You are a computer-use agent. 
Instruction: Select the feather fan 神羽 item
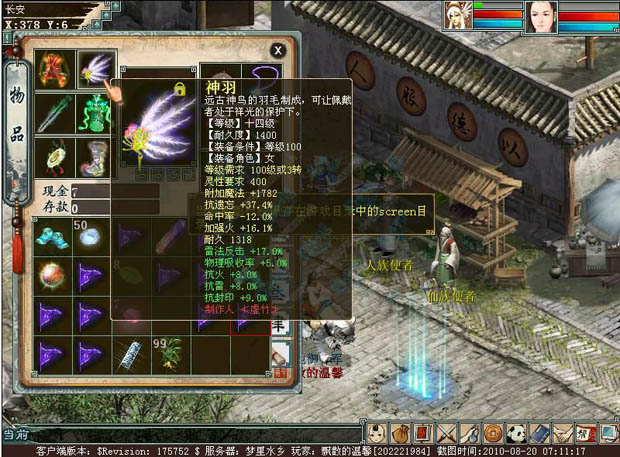point(95,70)
